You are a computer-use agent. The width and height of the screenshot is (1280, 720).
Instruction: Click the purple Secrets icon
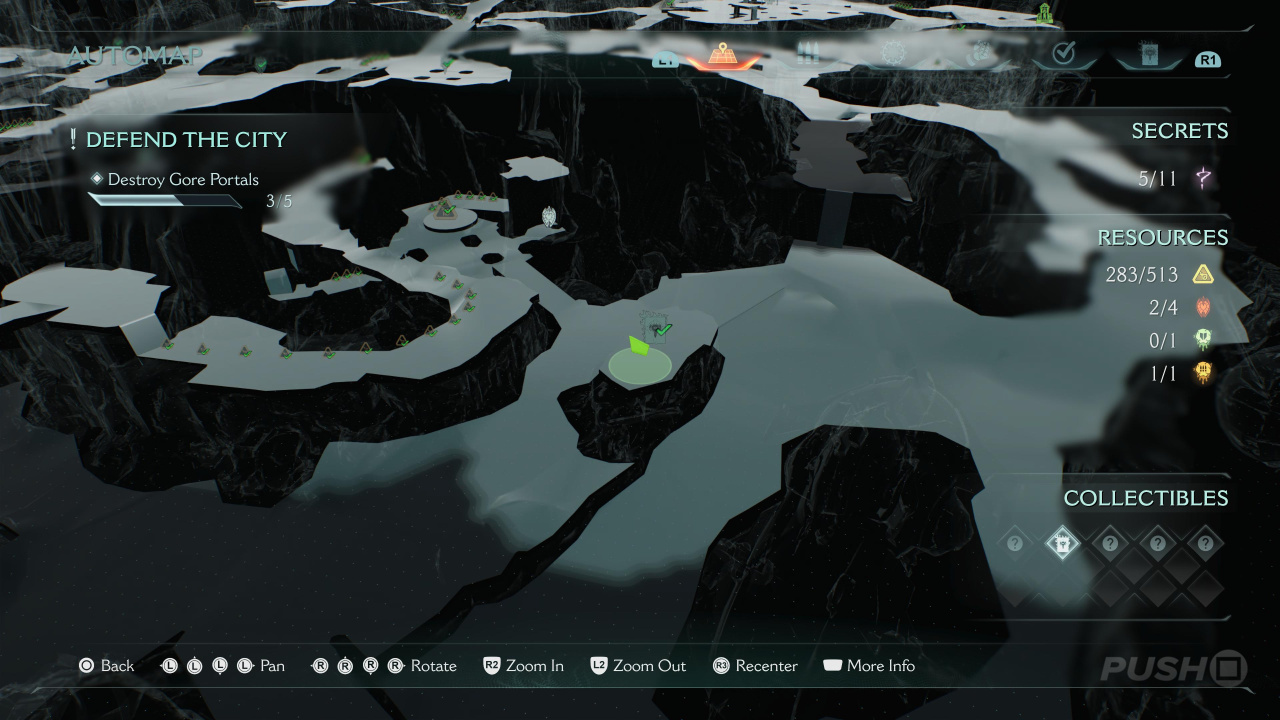tap(1204, 179)
